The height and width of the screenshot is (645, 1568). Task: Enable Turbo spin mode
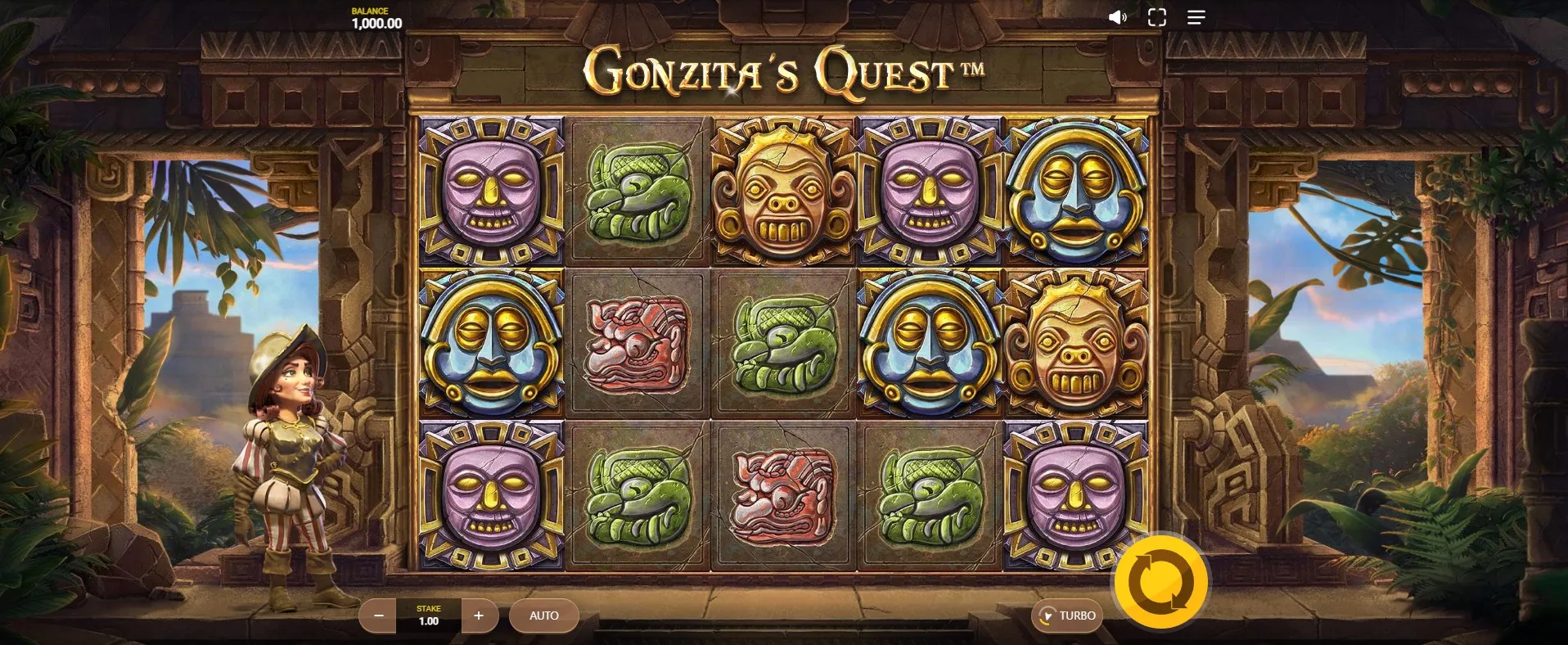(x=1067, y=616)
